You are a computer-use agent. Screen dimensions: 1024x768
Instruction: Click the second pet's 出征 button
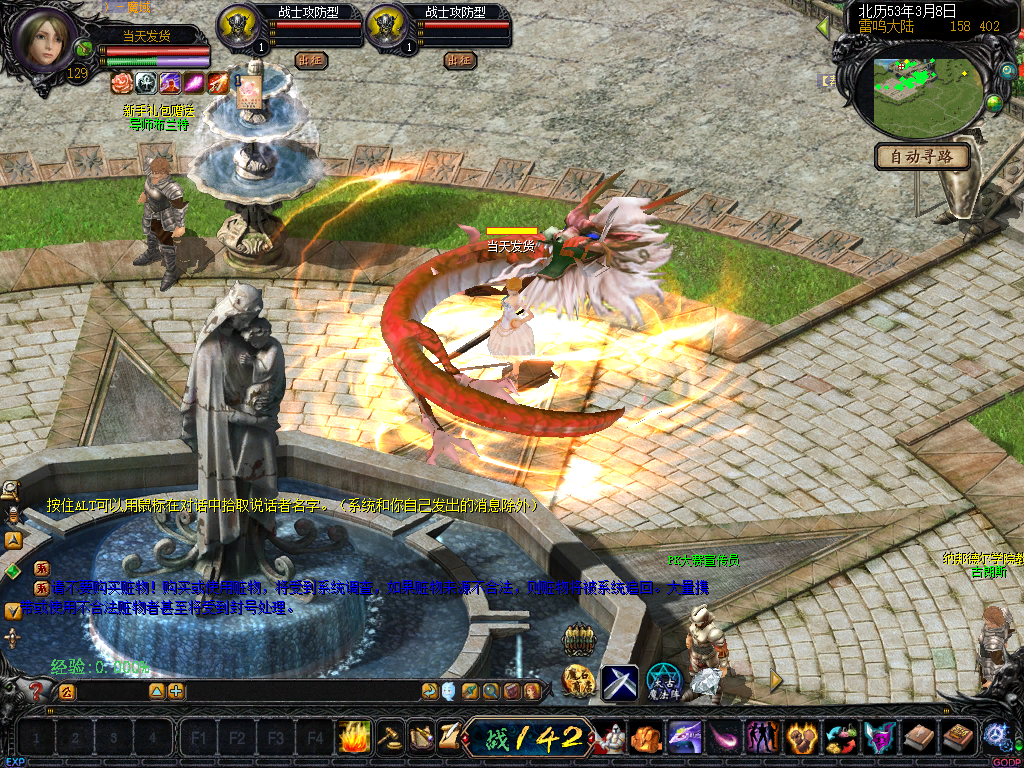pyautogui.click(x=460, y=60)
